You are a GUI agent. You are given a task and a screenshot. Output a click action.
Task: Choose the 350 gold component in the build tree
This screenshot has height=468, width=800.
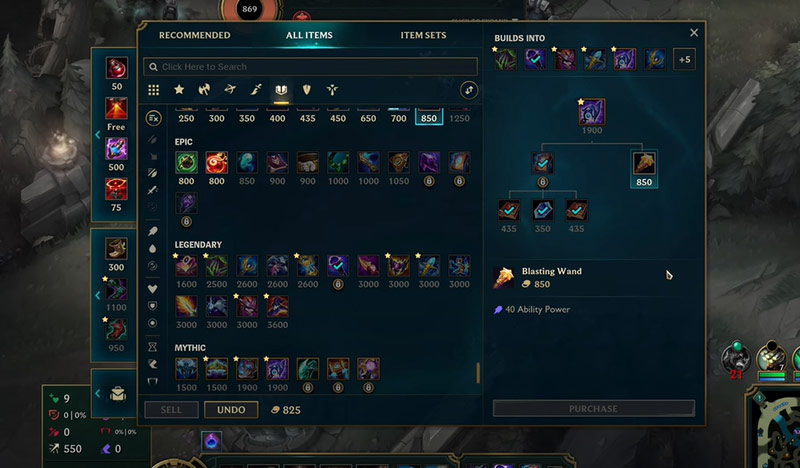click(542, 211)
